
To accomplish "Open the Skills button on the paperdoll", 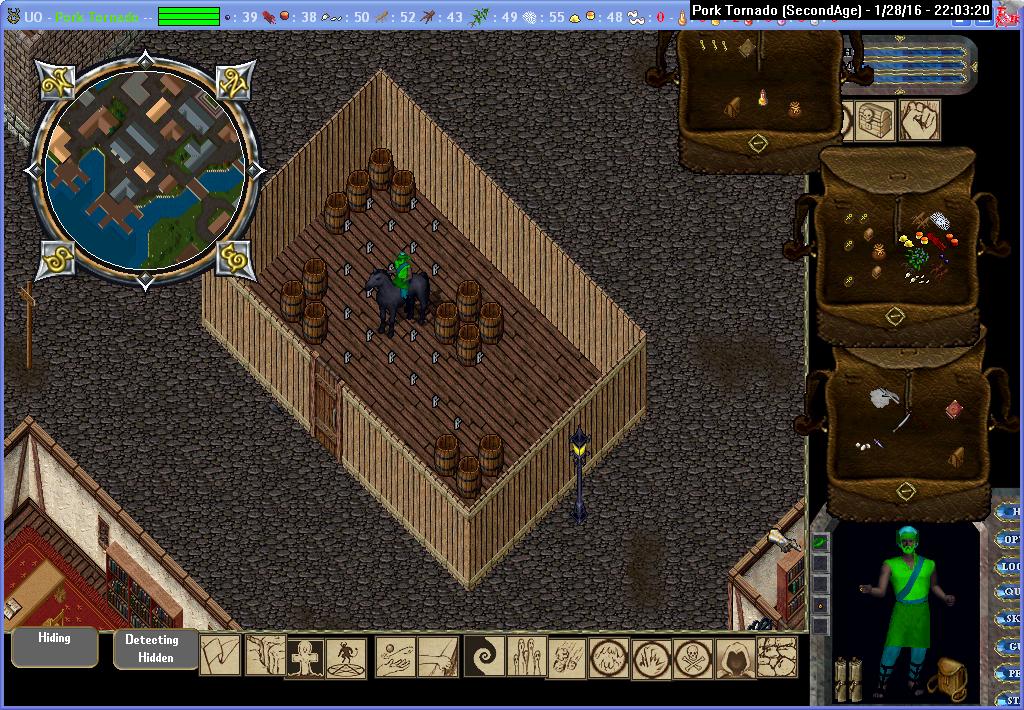I will (x=1010, y=620).
